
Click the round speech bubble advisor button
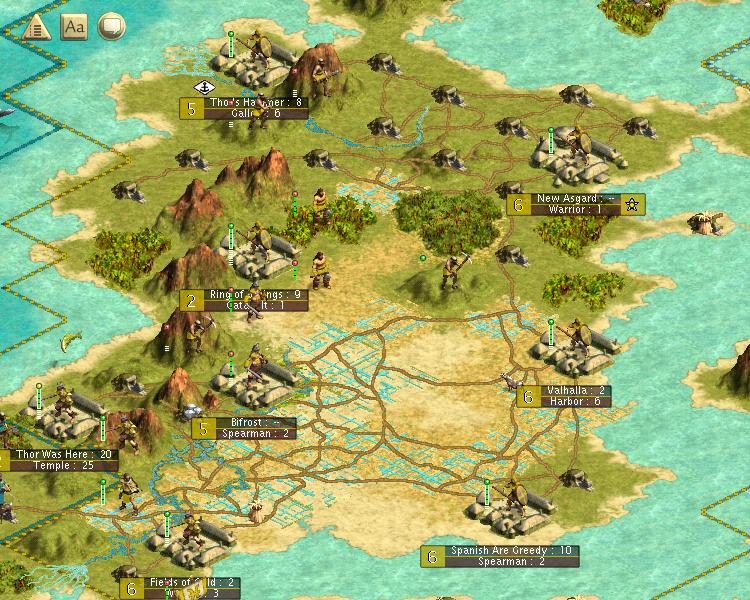click(x=112, y=26)
